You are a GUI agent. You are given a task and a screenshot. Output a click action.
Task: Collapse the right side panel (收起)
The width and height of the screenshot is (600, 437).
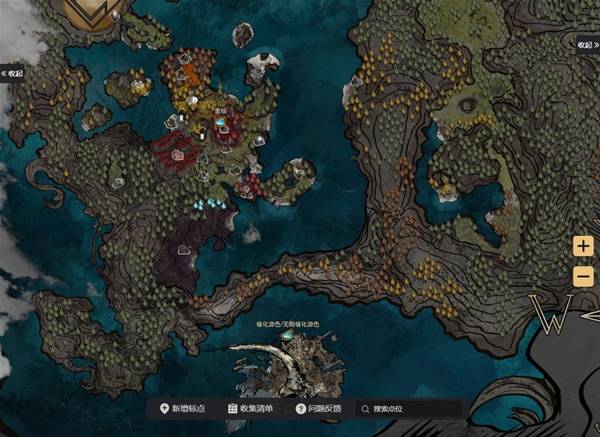pos(586,45)
